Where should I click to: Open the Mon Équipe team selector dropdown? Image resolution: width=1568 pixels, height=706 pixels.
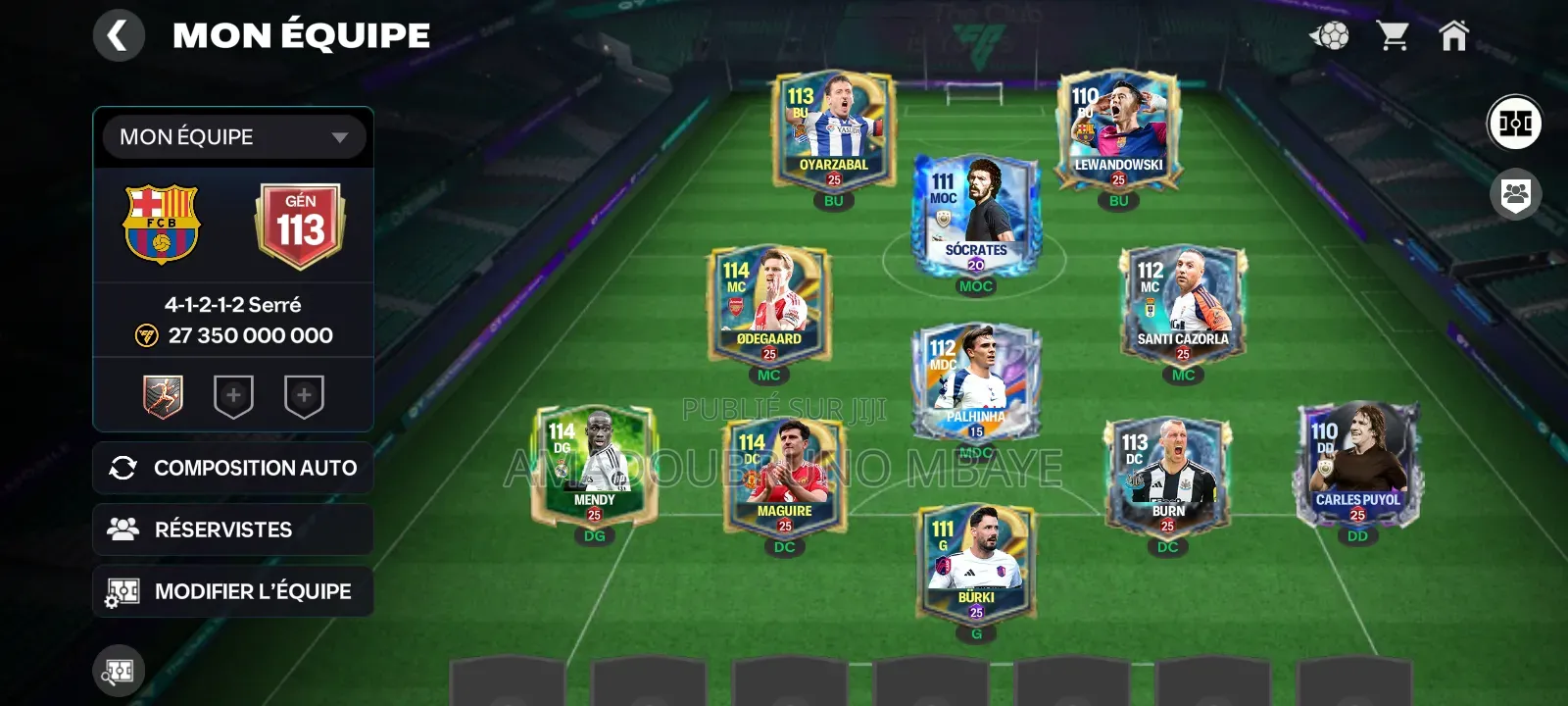click(x=232, y=137)
